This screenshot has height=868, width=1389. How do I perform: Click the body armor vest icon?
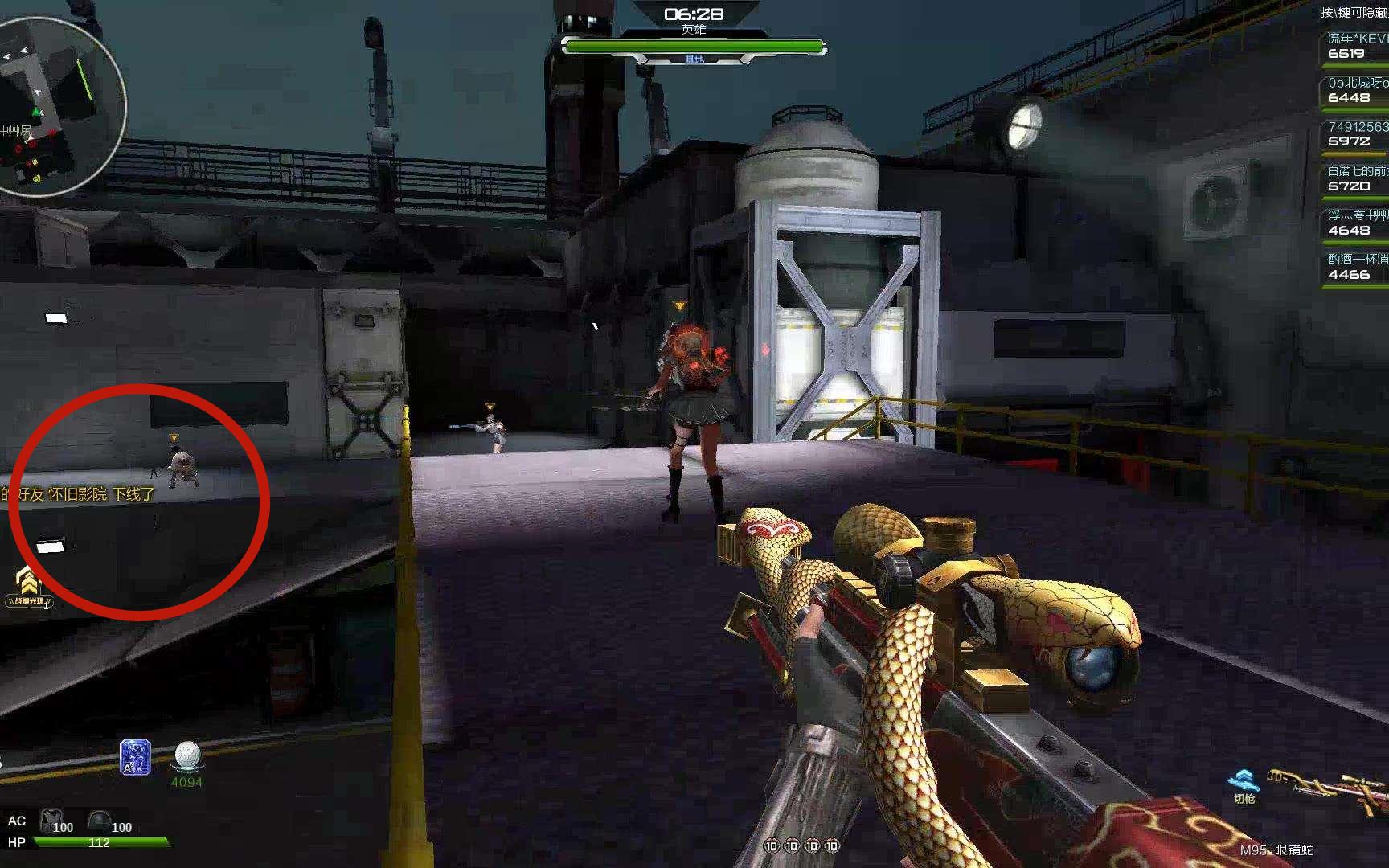51,821
